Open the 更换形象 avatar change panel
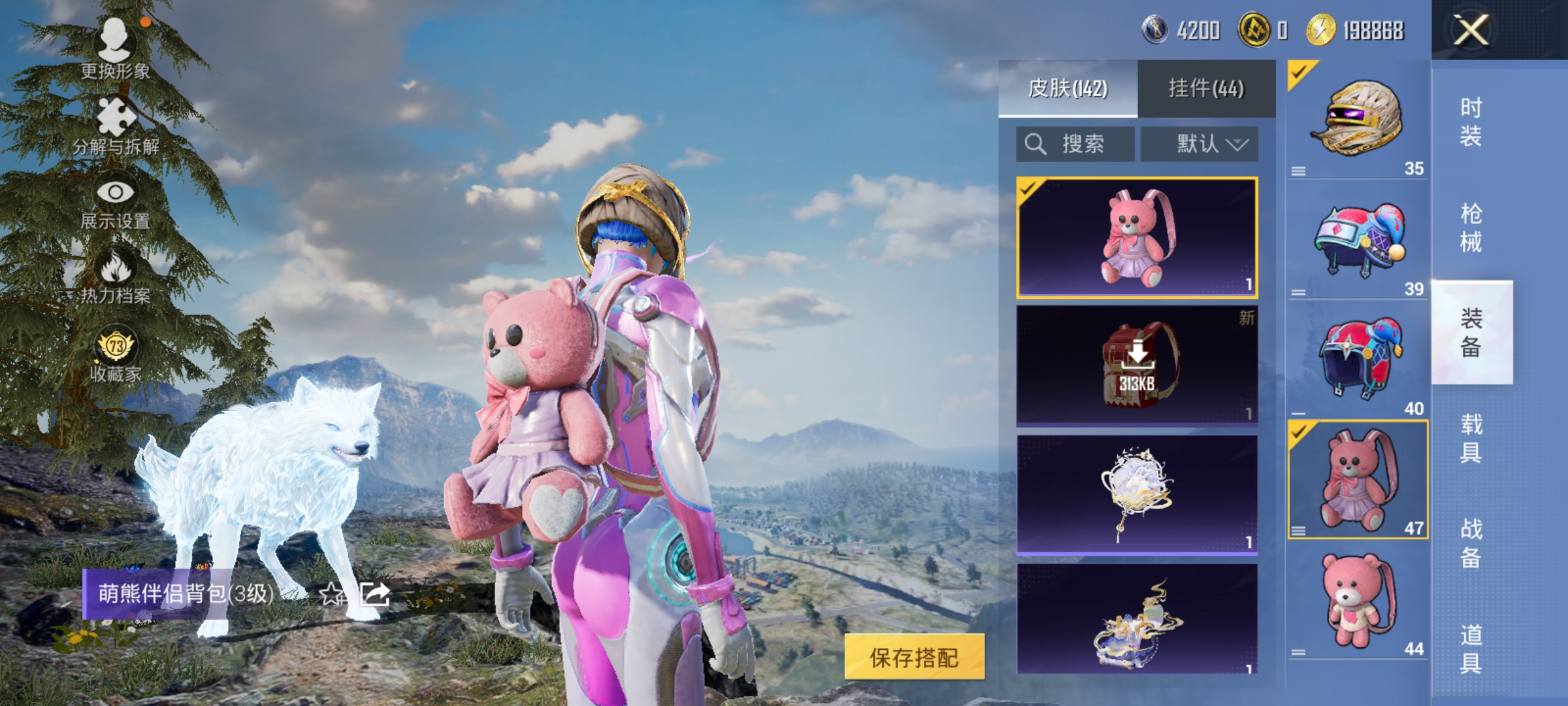Image resolution: width=1568 pixels, height=706 pixels. 116,52
